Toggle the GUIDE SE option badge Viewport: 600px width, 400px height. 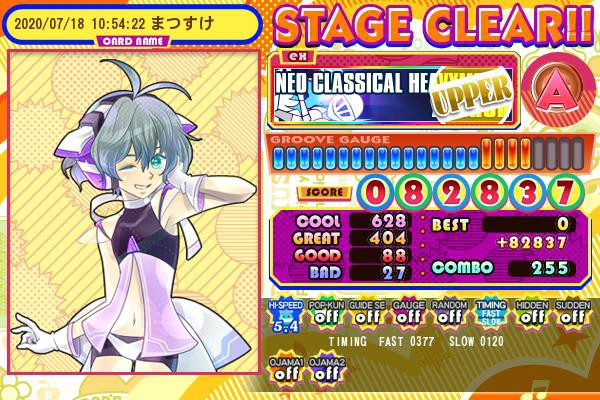[365, 316]
